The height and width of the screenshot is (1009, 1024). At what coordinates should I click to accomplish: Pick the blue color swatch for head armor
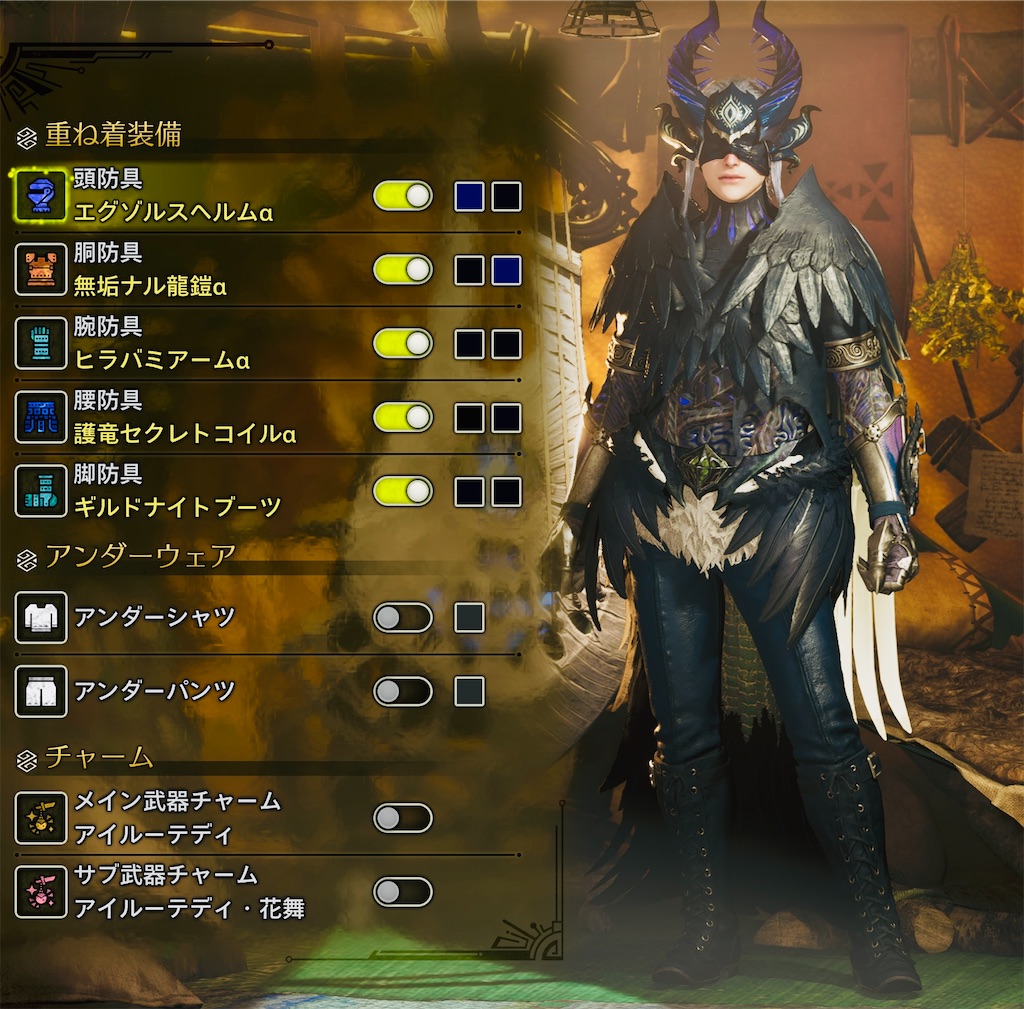469,196
